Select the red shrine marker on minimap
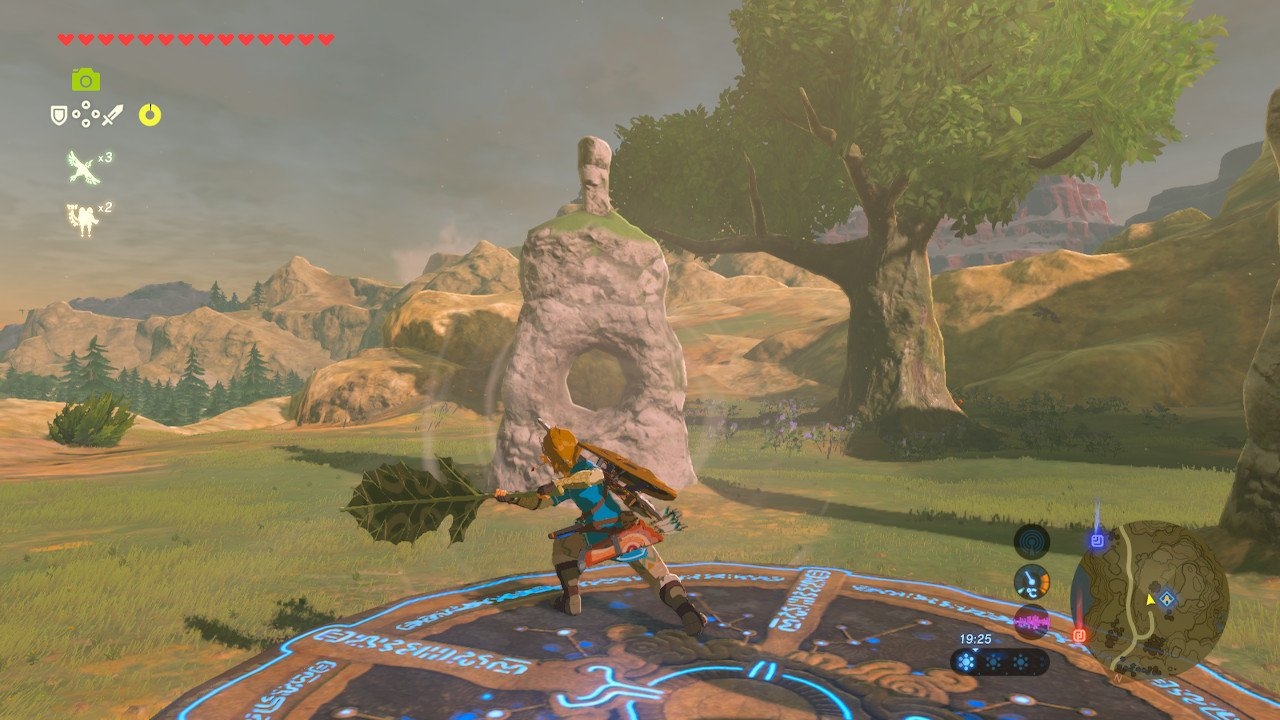This screenshot has height=720, width=1280. pyautogui.click(x=1079, y=634)
